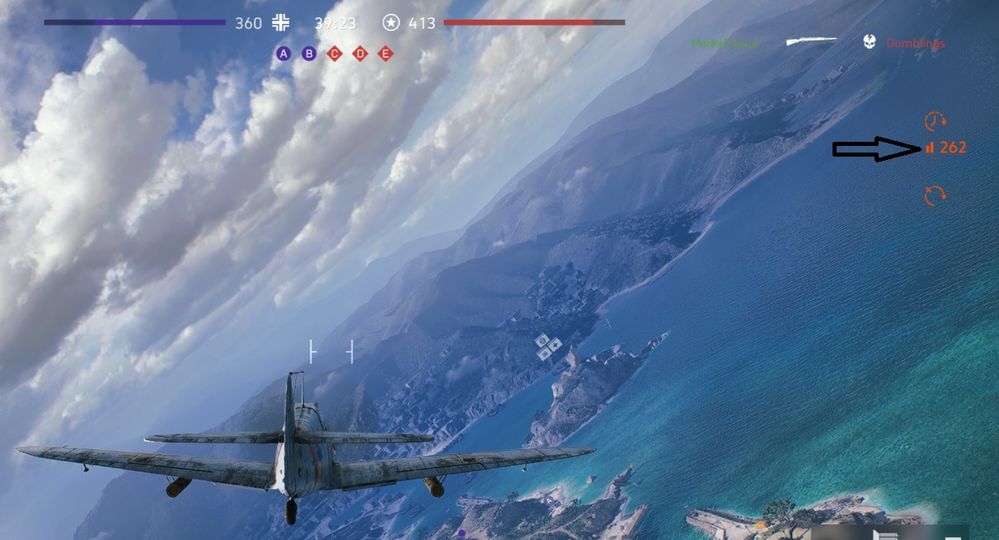Click the orange clock latency warning icon
This screenshot has height=540, width=999.
coord(935,121)
